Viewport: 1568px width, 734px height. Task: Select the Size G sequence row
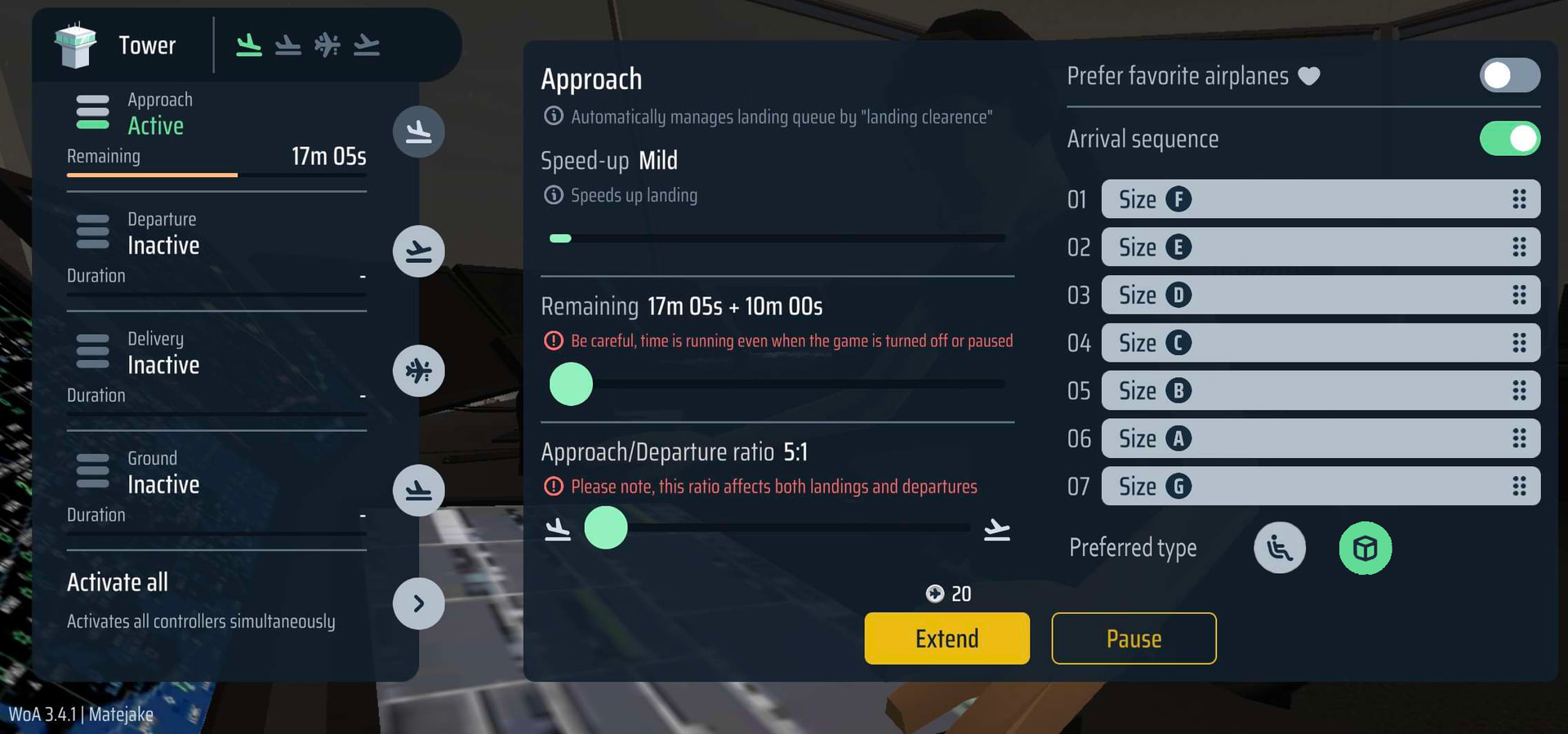pos(1319,487)
